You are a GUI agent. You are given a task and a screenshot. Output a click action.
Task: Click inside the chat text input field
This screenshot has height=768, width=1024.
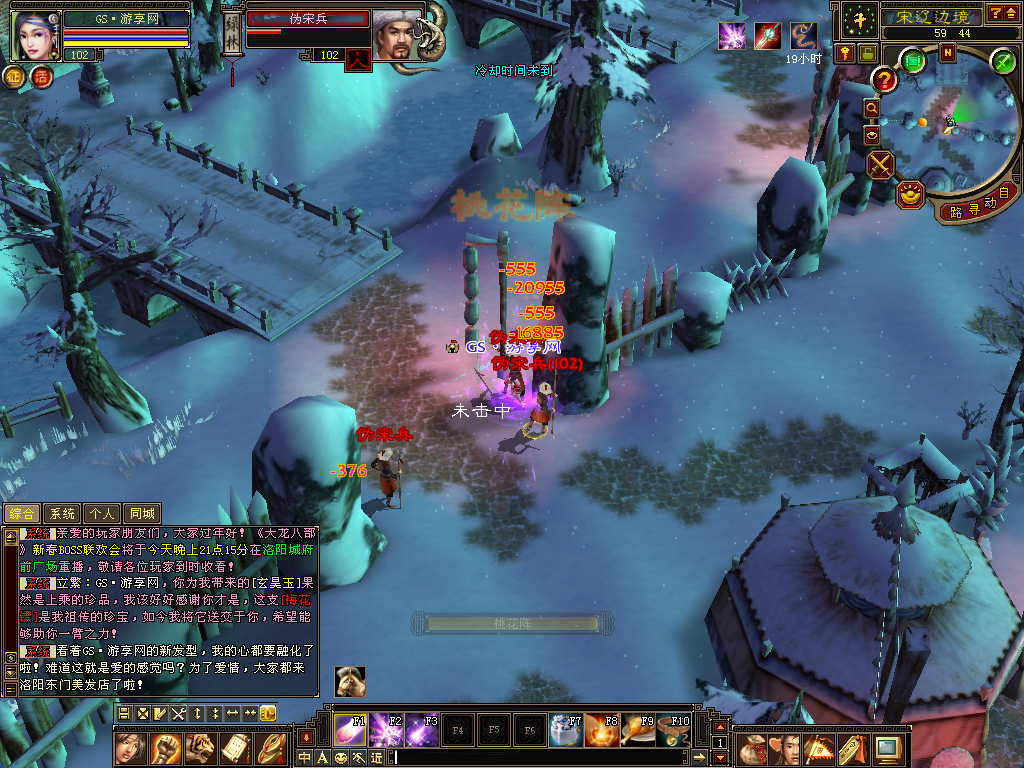(540, 757)
